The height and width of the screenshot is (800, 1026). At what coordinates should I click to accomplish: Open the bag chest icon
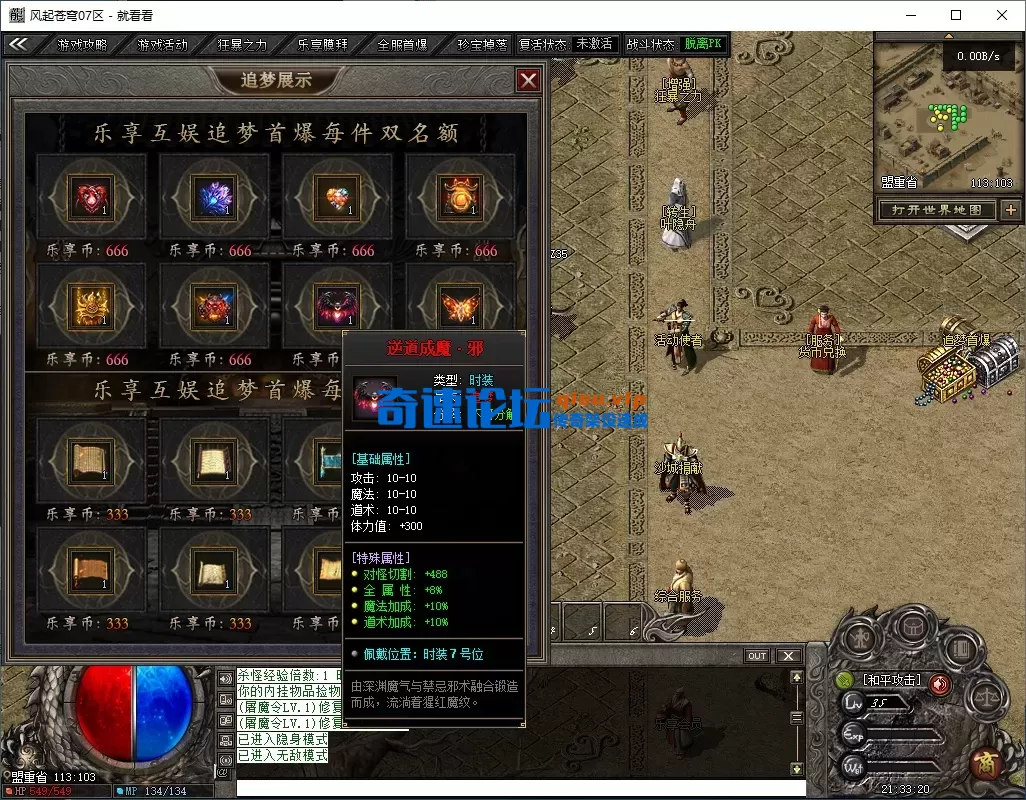(x=911, y=627)
